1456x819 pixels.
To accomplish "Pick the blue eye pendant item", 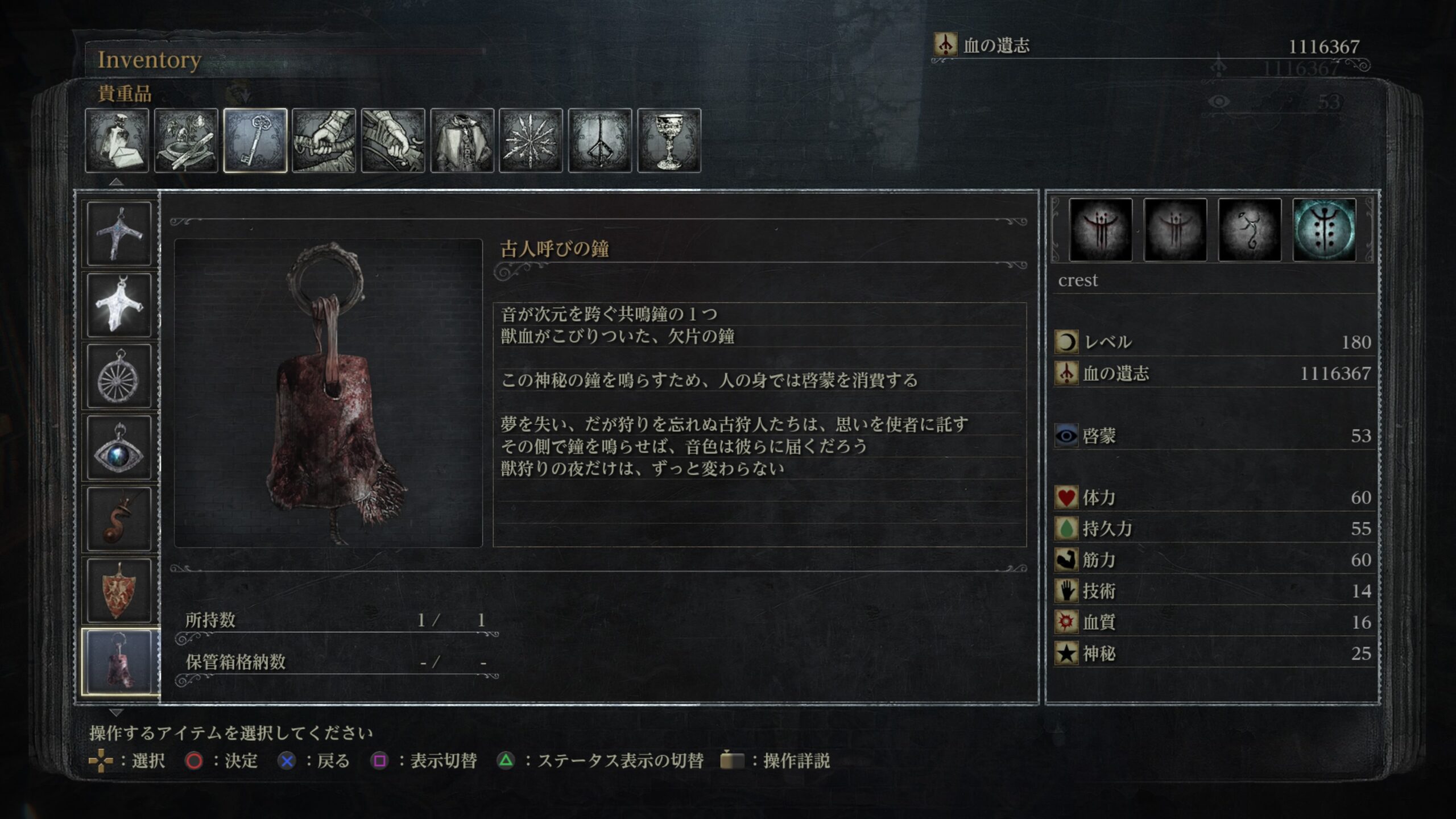I will tap(119, 448).
